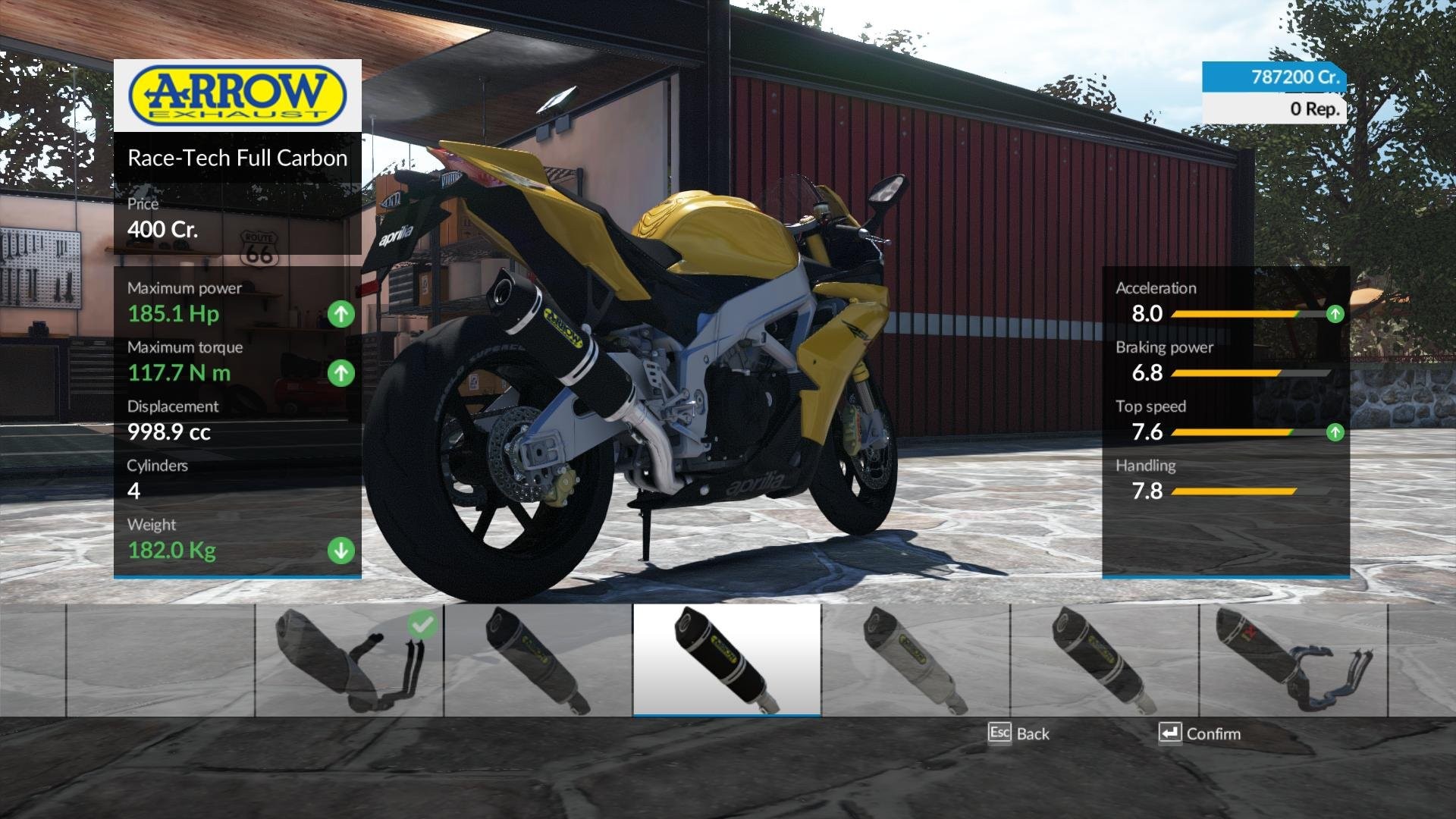Screen dimensions: 1456x819
Task: Click the green power increase arrow
Action: pos(340,312)
